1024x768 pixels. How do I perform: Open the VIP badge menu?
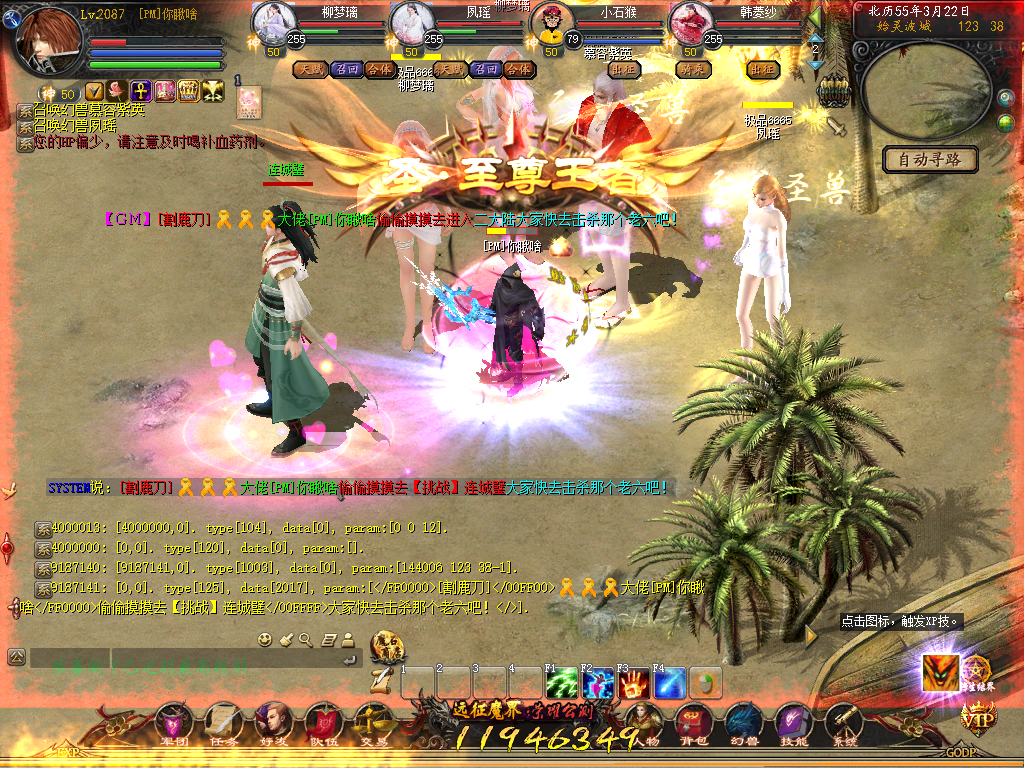pos(978,716)
